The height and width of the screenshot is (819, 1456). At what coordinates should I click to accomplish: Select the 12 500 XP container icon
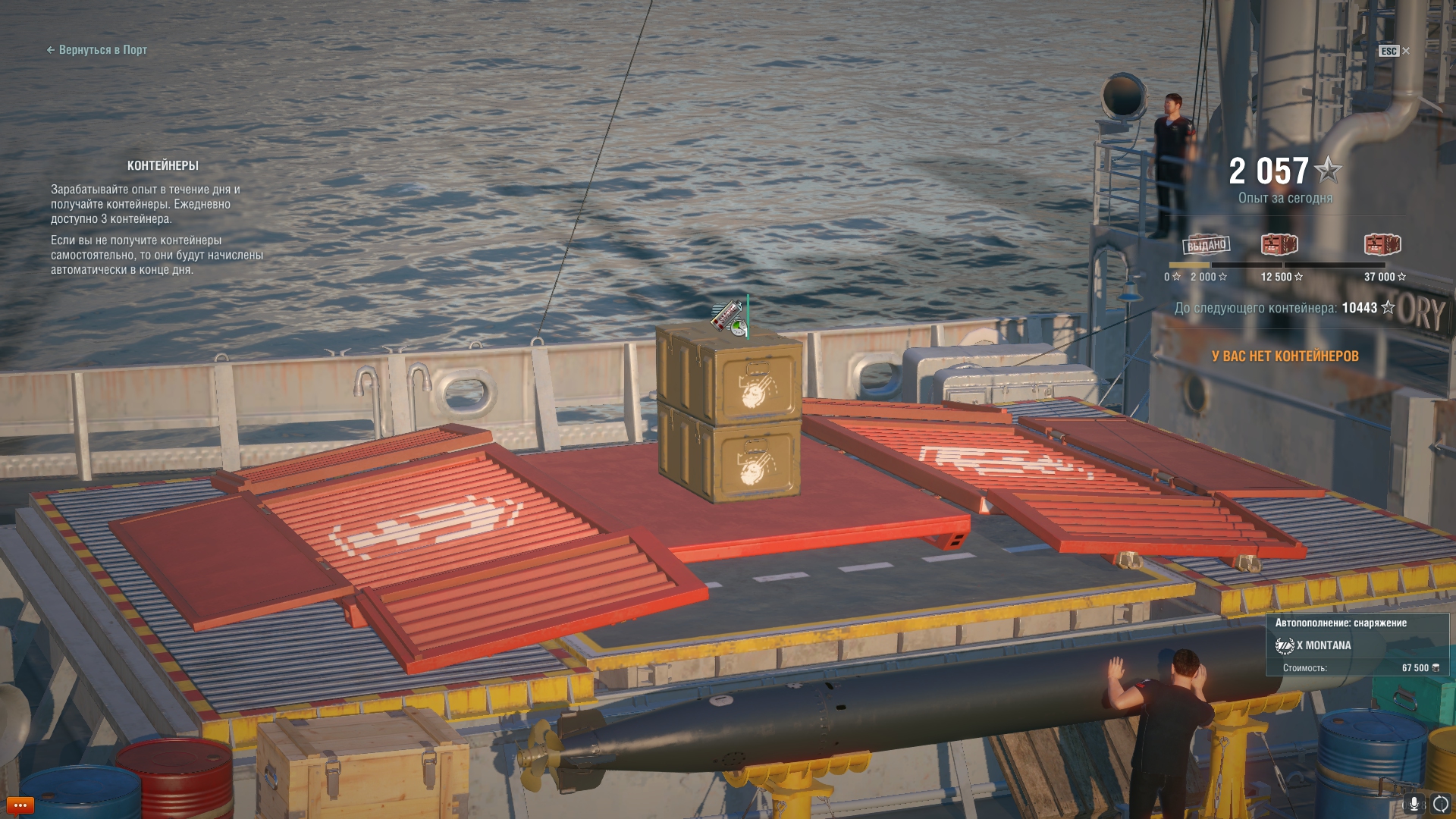click(1279, 244)
